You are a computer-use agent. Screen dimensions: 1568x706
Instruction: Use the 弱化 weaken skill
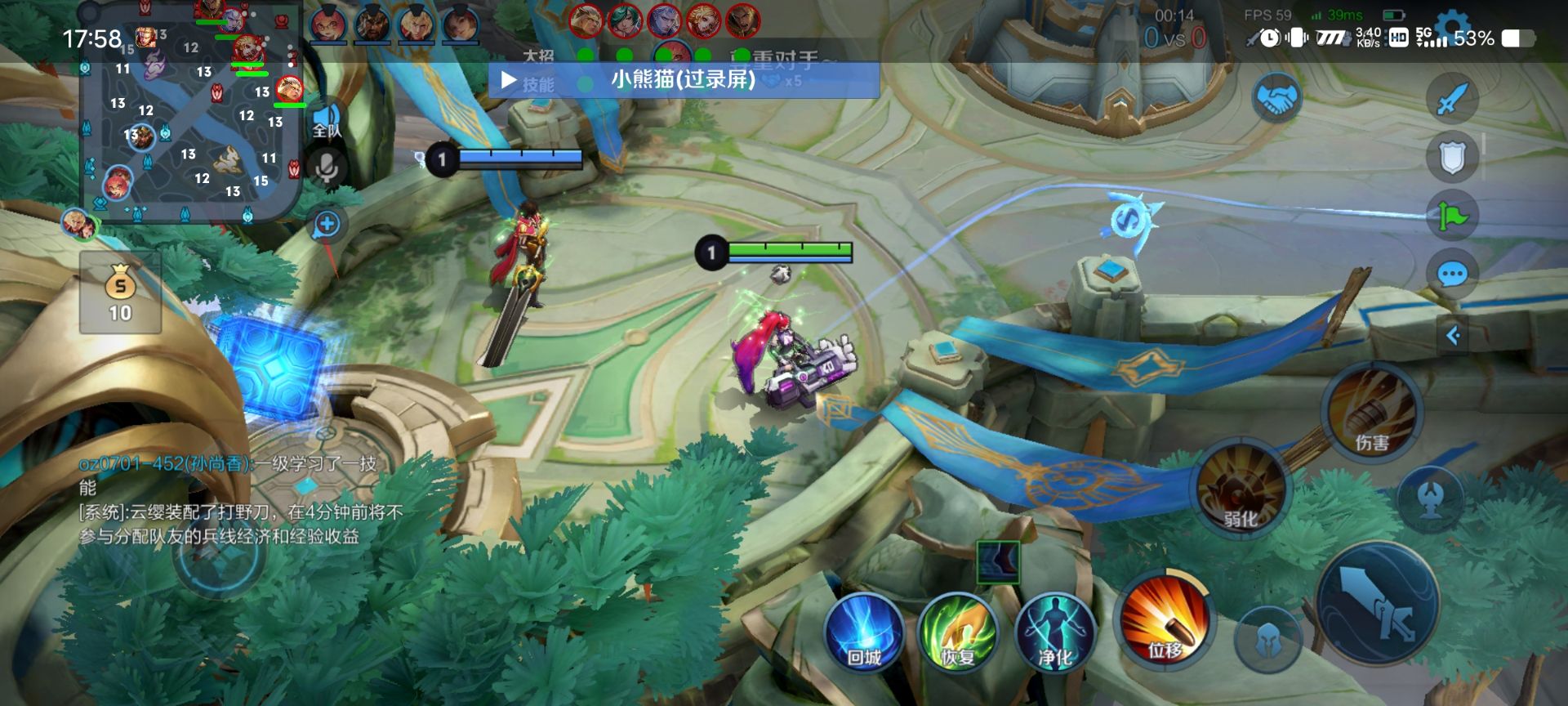click(1241, 489)
